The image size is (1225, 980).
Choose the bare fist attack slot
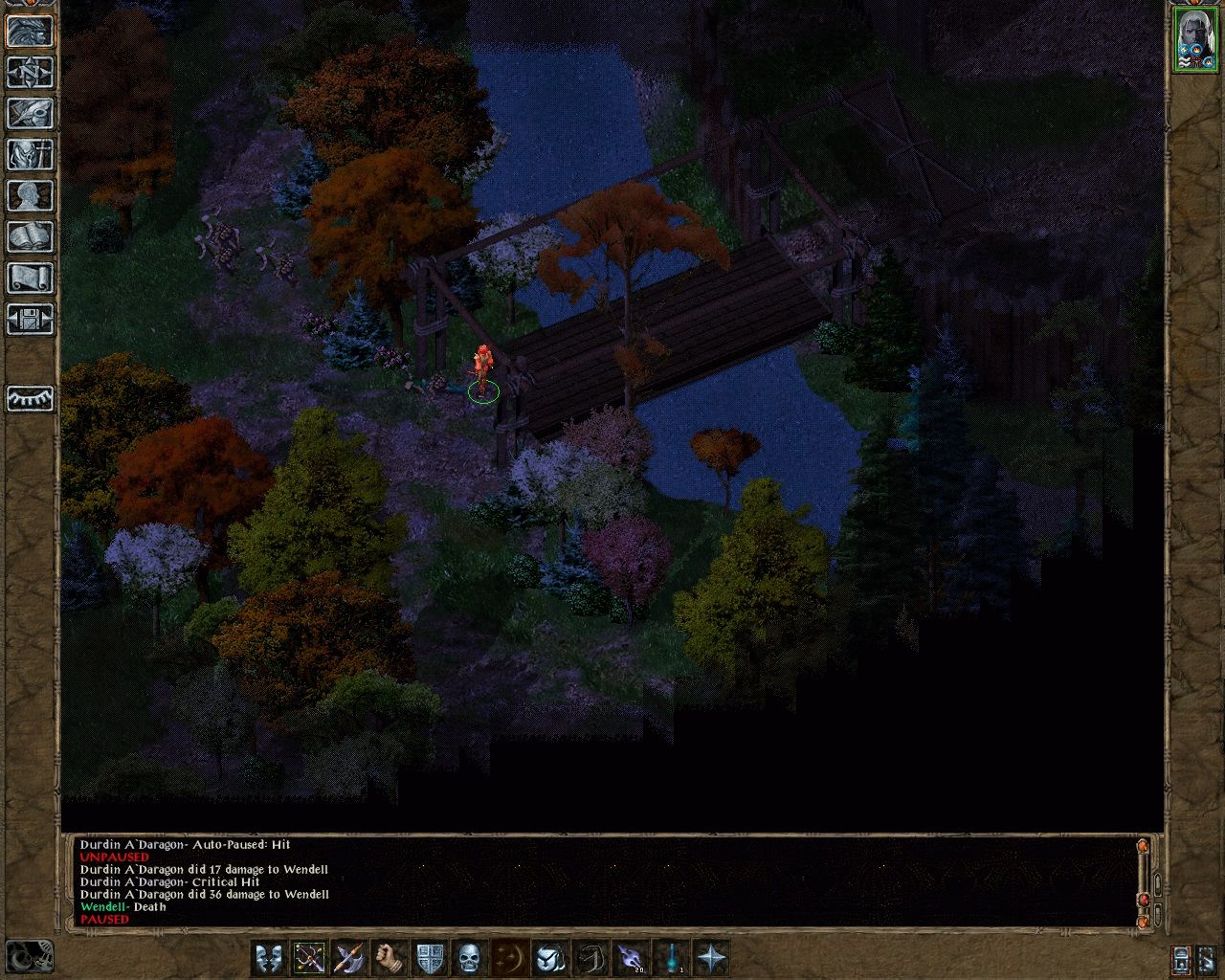(x=390, y=957)
